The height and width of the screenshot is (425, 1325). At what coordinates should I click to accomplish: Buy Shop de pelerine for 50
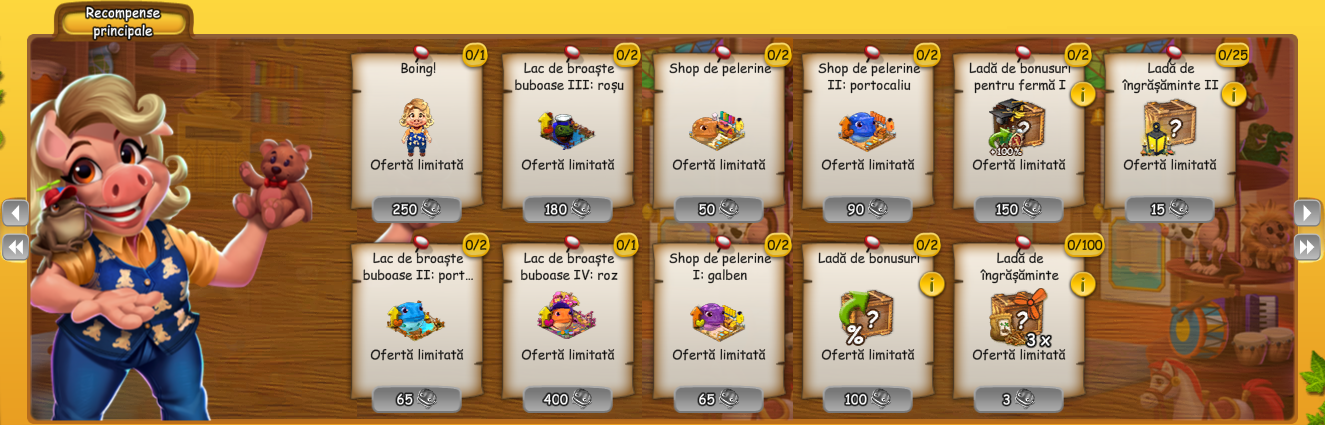[718, 209]
